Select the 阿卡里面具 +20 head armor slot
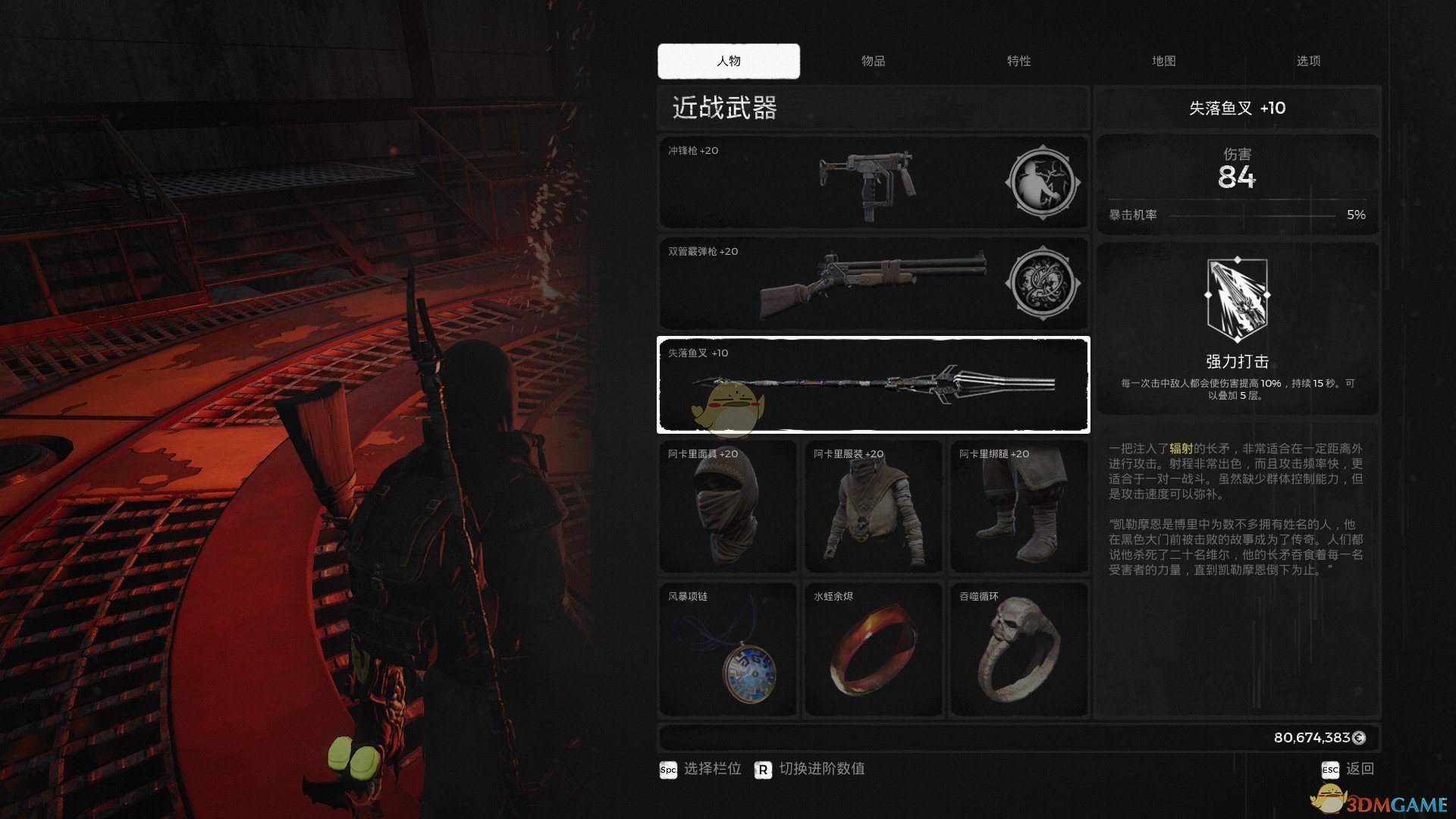The width and height of the screenshot is (1456, 819). point(727,506)
